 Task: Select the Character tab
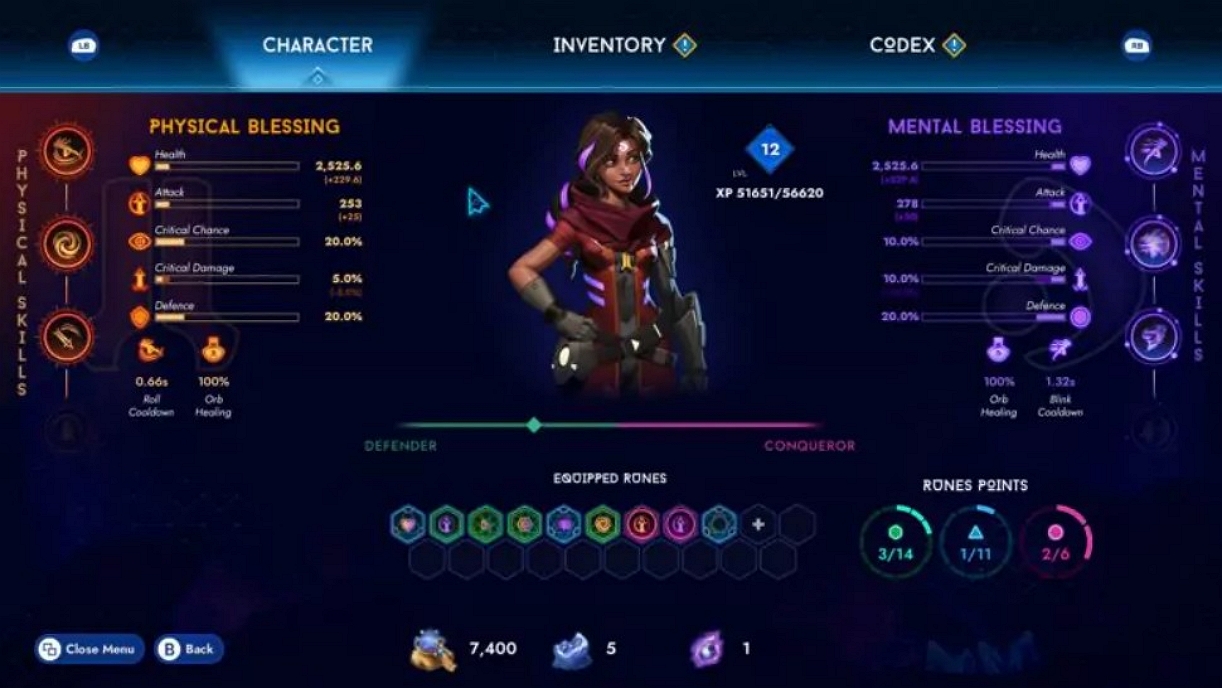(x=317, y=45)
